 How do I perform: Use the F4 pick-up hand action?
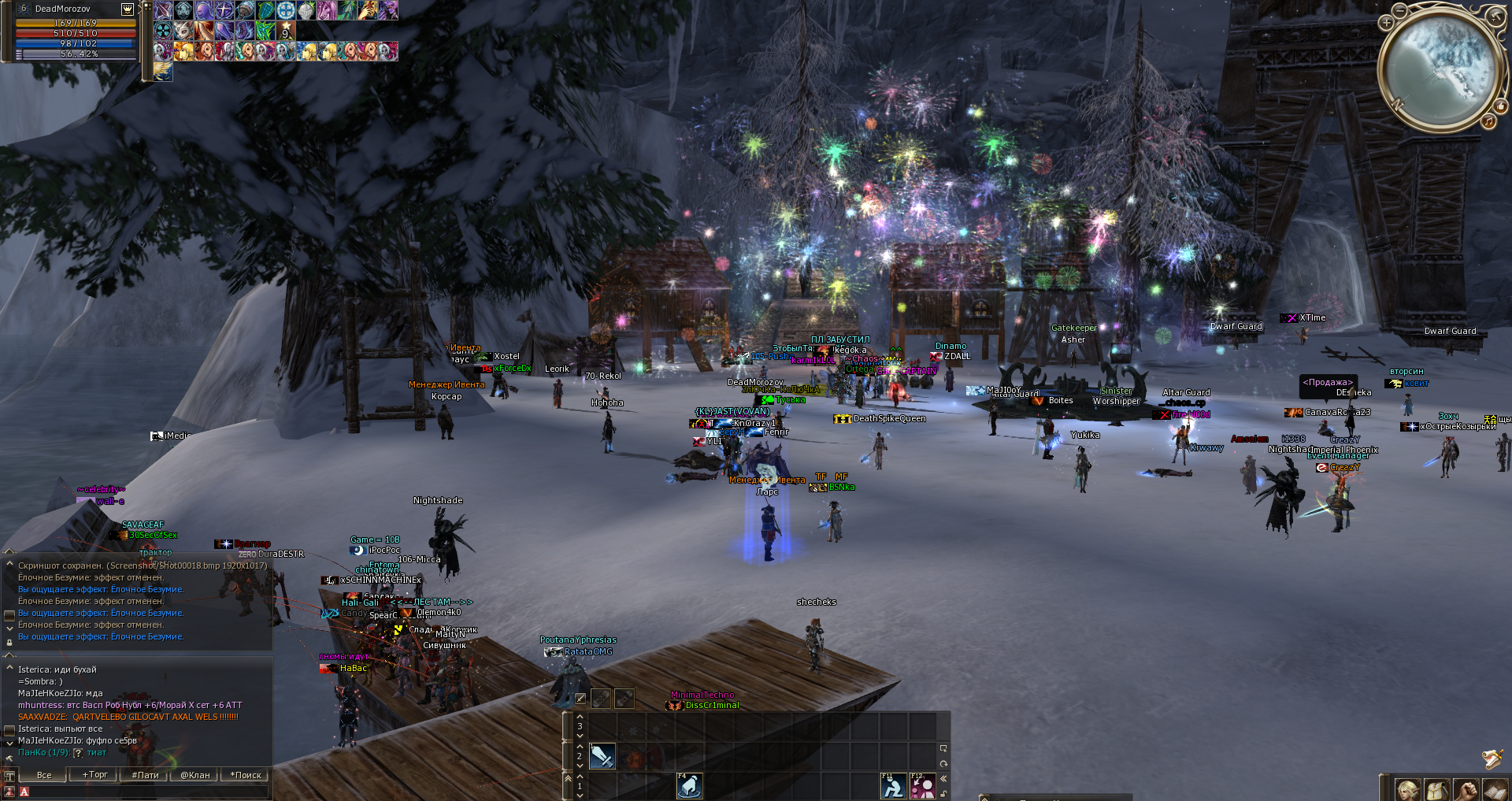click(x=689, y=786)
